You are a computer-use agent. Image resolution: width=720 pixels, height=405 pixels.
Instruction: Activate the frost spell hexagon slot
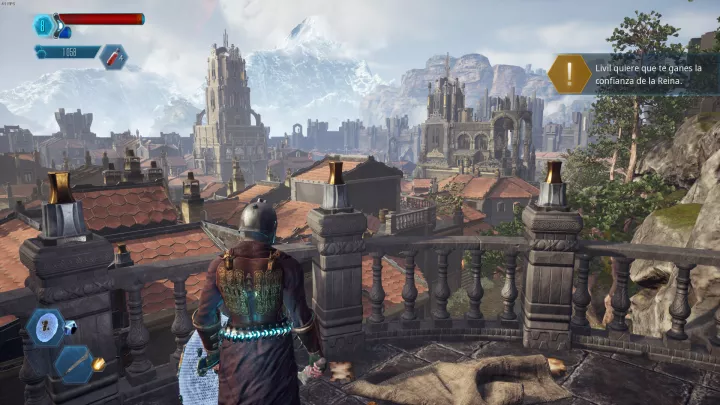coord(45,328)
